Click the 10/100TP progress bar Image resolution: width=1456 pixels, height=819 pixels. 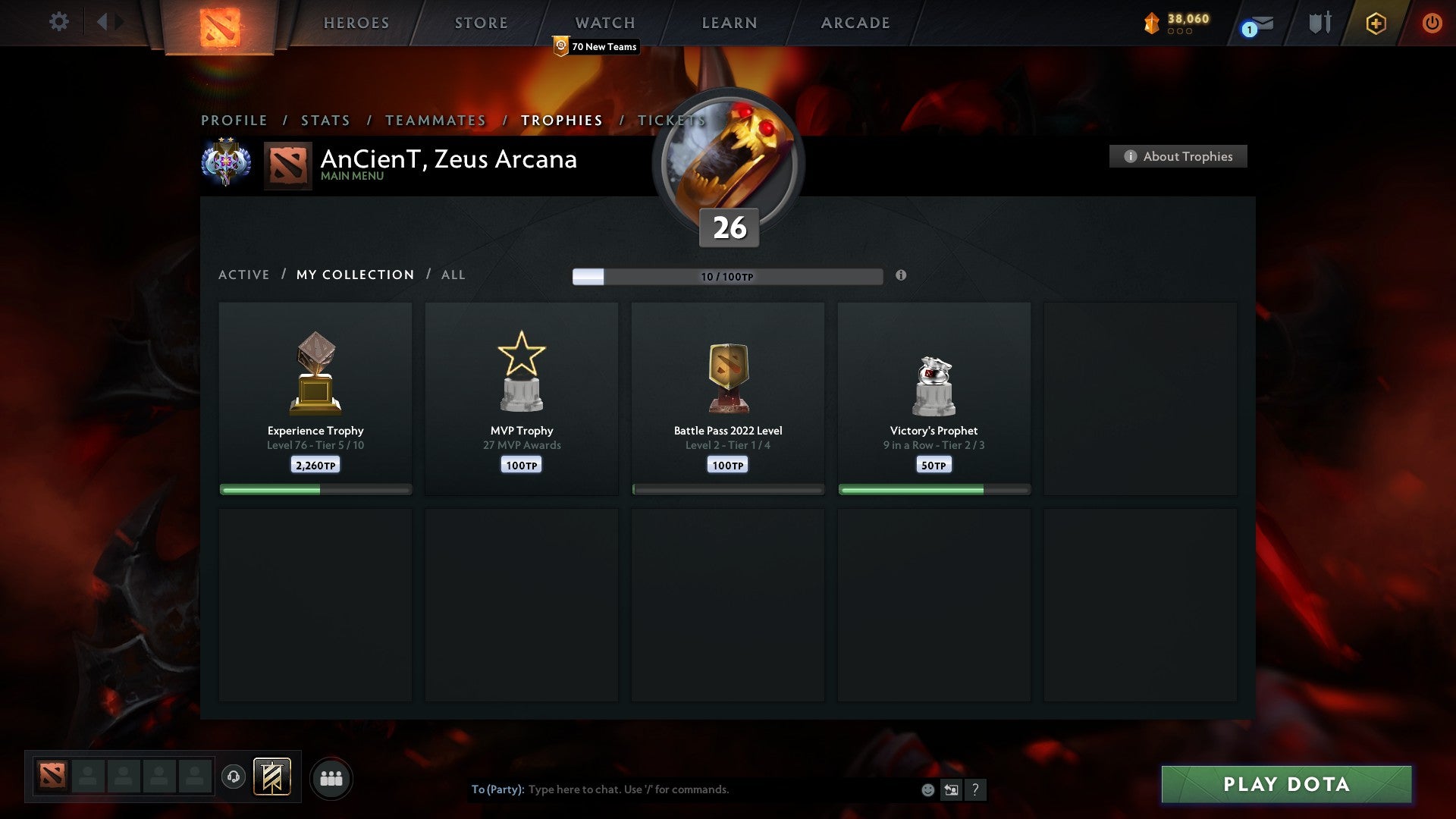pos(727,276)
